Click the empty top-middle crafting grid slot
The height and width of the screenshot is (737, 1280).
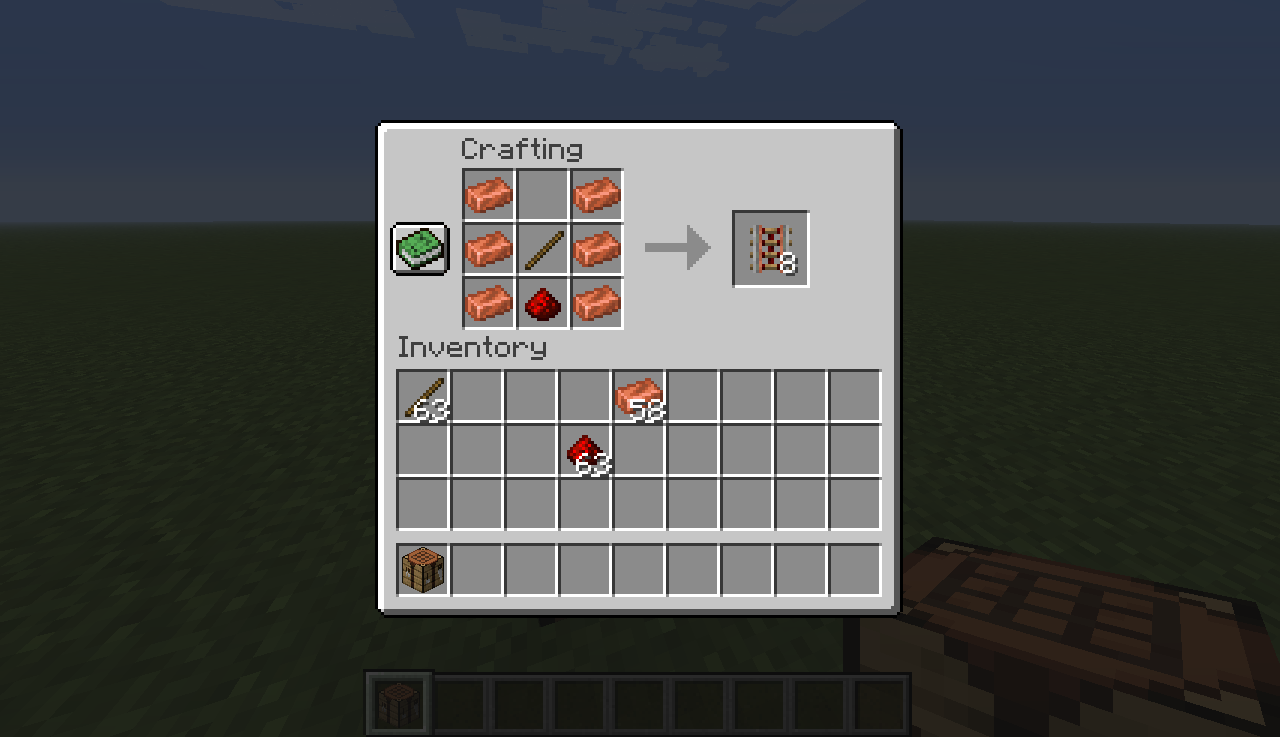tap(542, 194)
